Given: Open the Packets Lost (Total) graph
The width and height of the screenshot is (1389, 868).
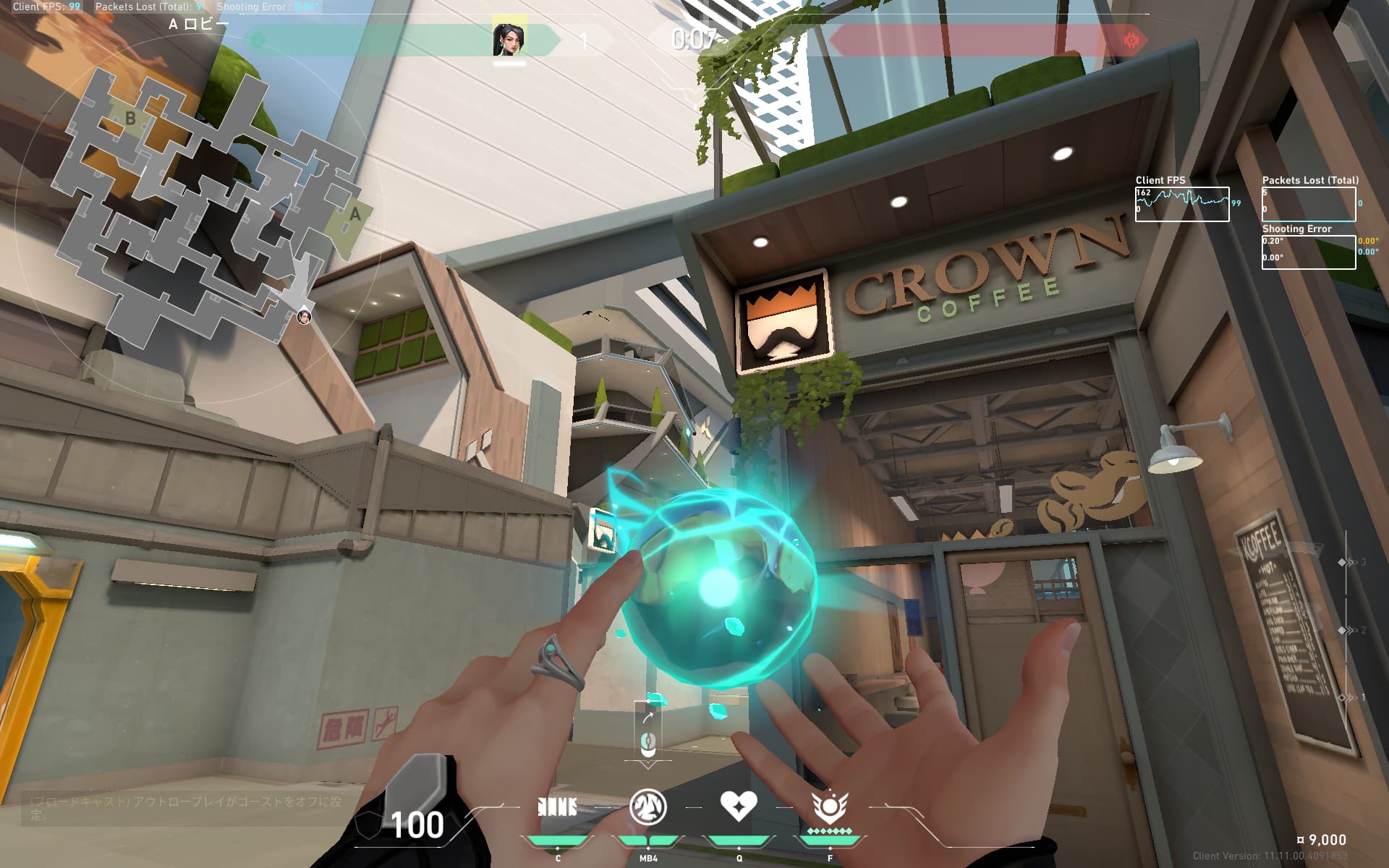Looking at the screenshot, I should click(1309, 204).
